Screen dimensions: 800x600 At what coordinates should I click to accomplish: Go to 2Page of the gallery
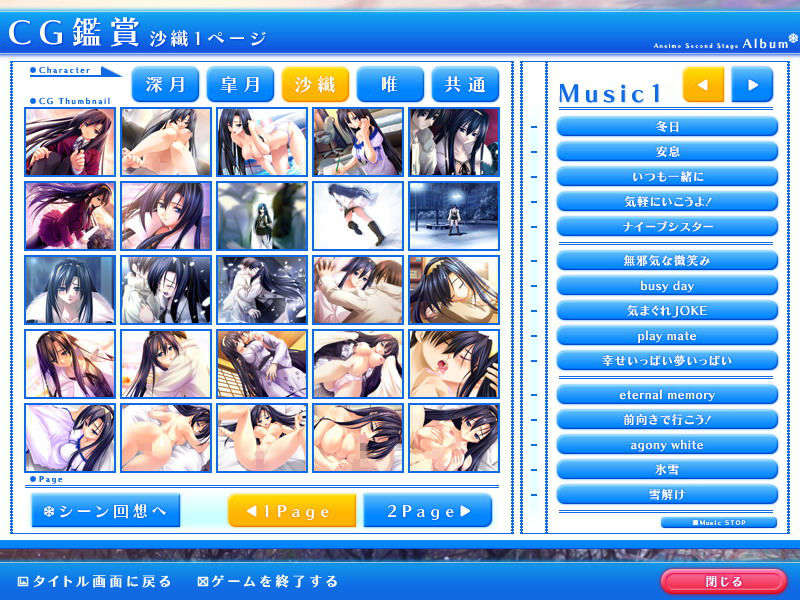[427, 511]
